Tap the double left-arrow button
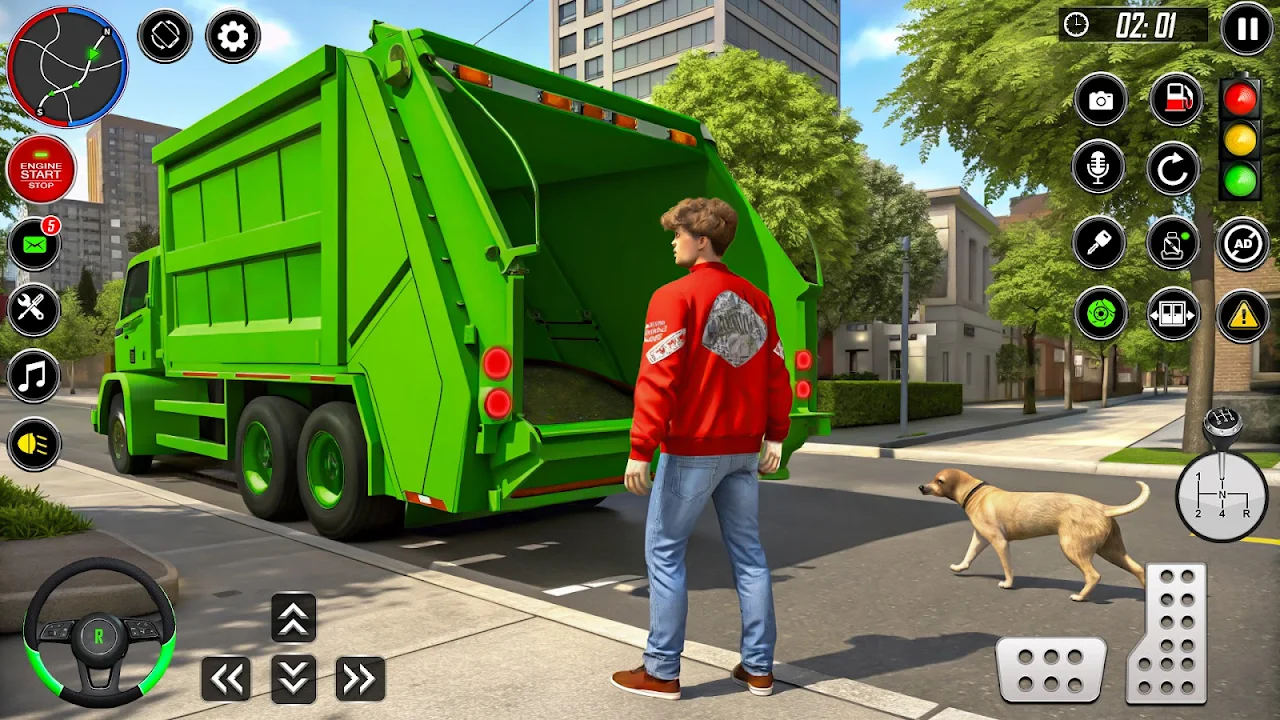 226,679
